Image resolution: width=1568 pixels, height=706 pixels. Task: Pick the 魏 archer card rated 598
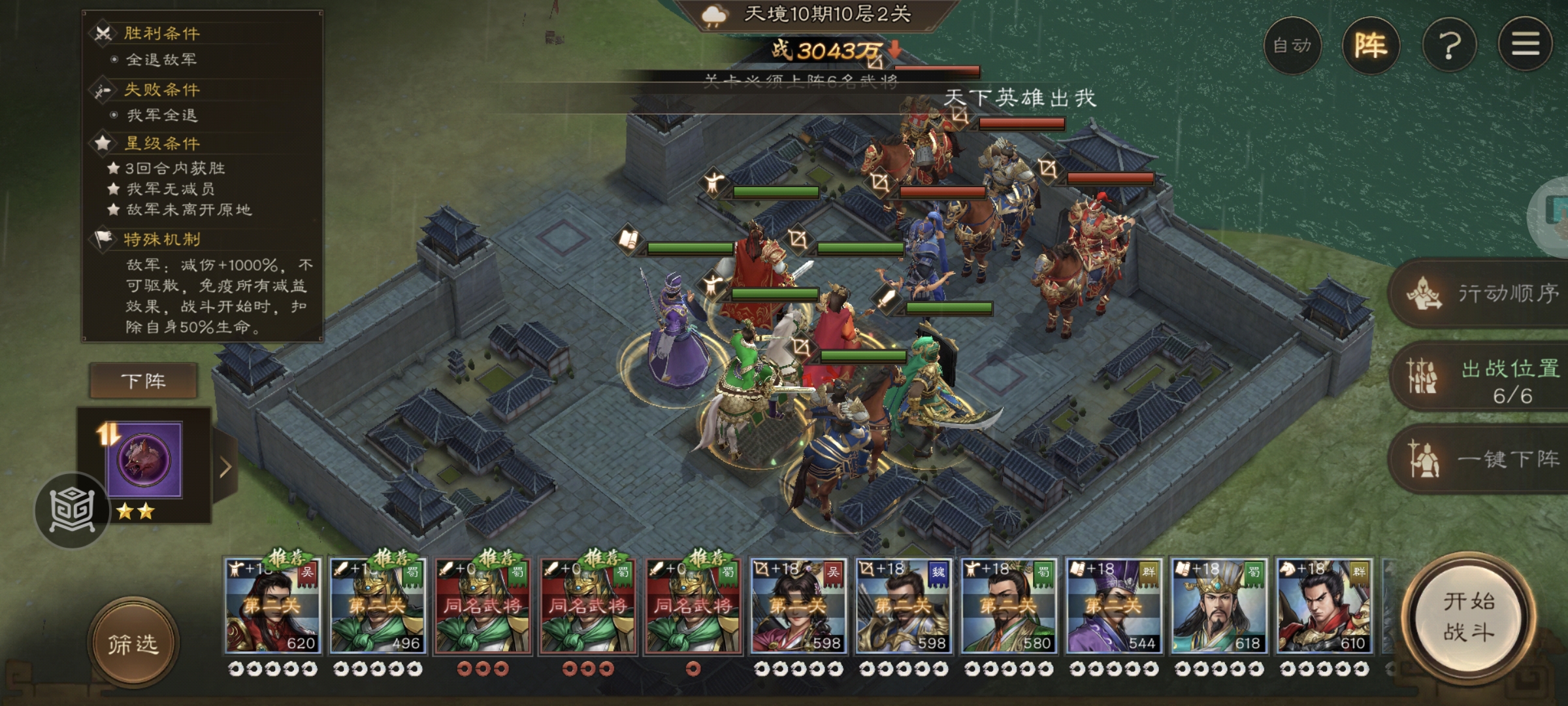click(903, 607)
